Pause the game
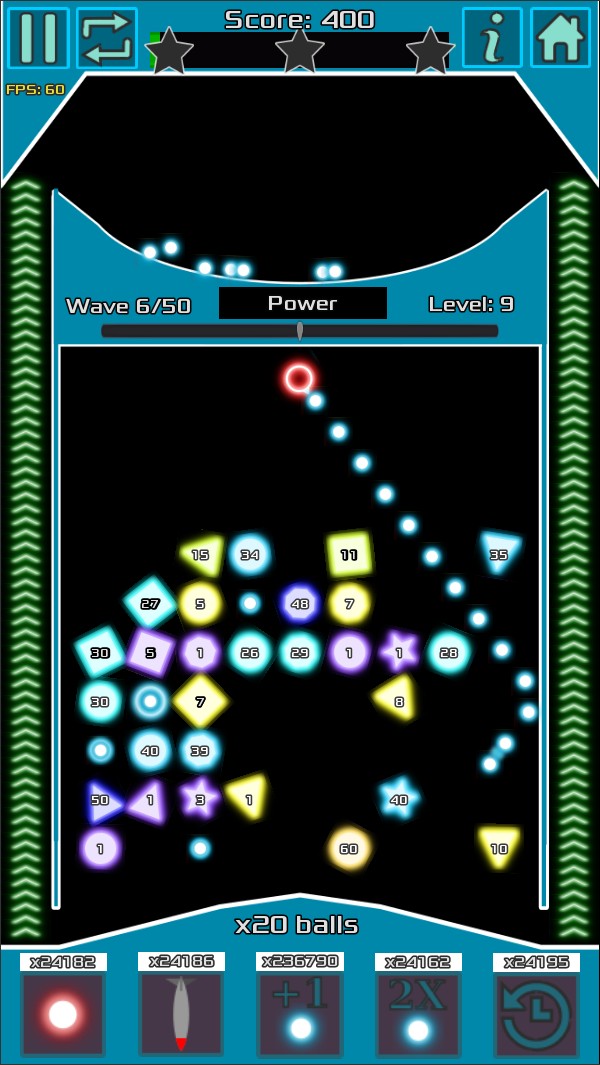 (38, 38)
